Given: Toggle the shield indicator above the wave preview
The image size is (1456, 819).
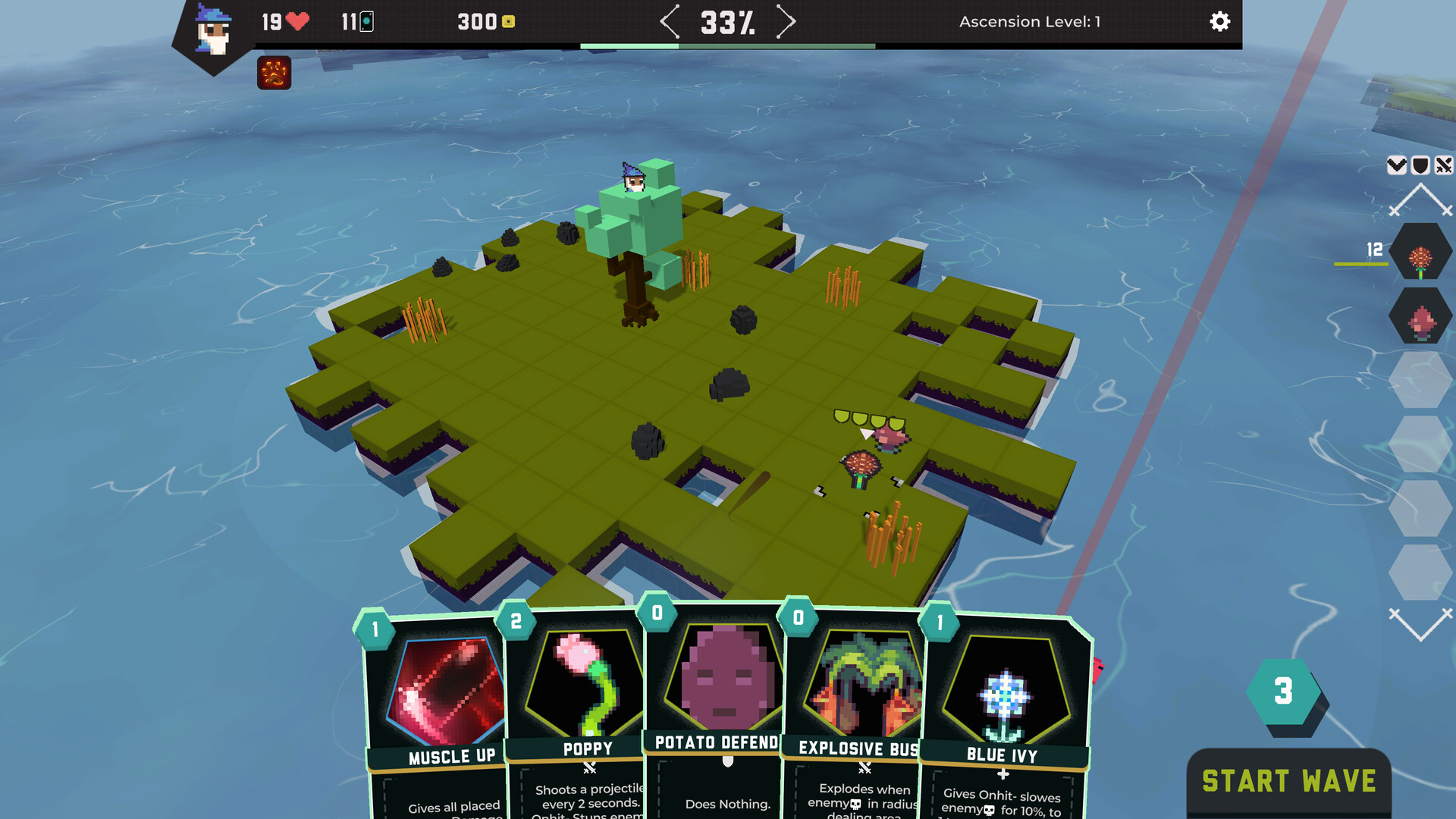Looking at the screenshot, I should [1421, 165].
